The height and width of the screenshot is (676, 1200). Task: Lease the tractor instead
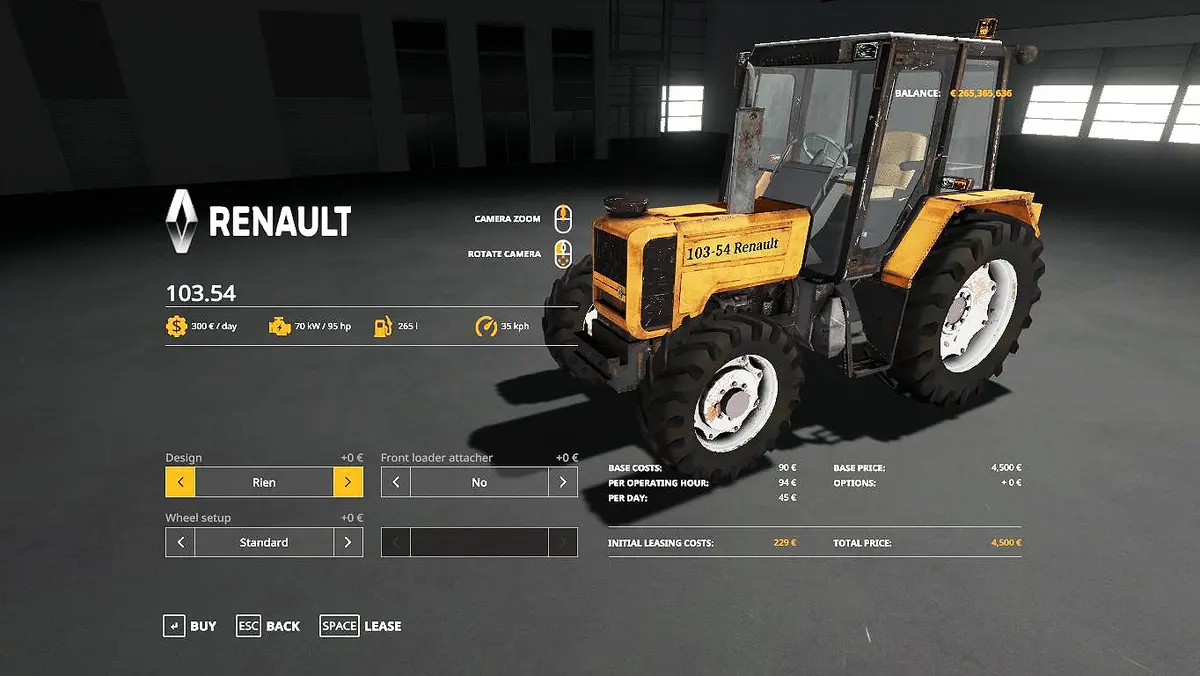click(361, 626)
